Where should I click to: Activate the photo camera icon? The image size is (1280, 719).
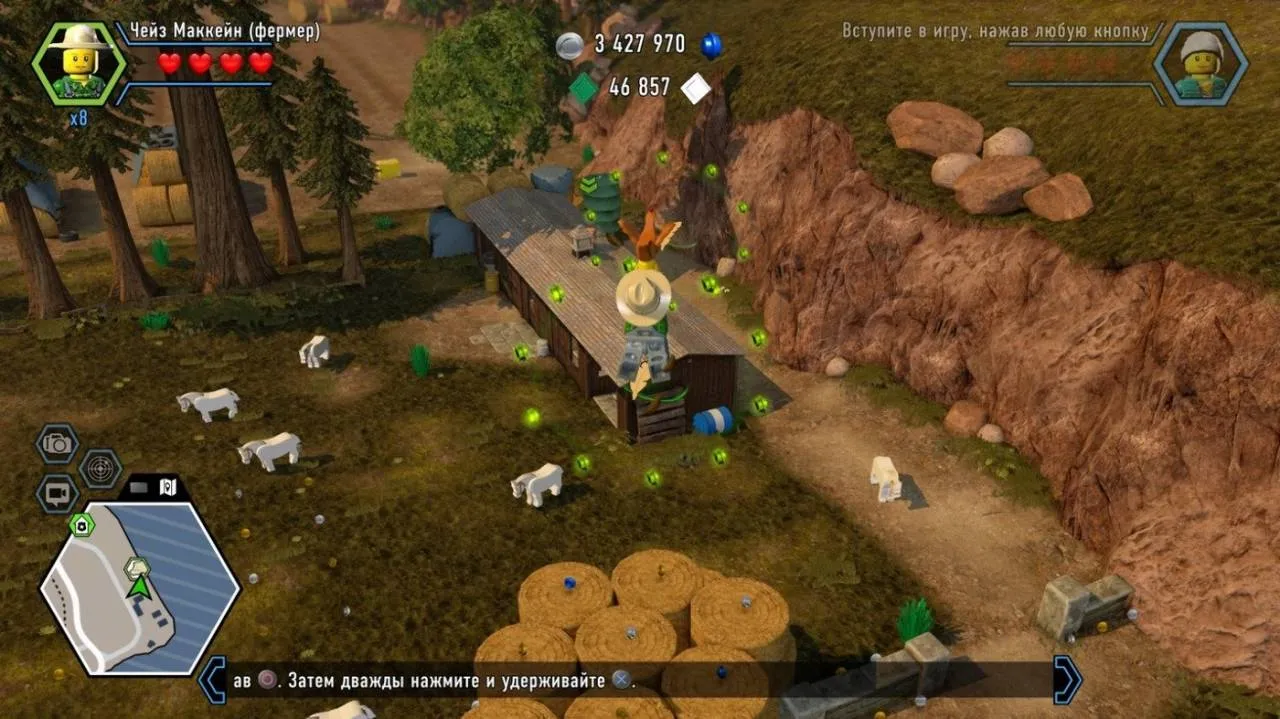[x=58, y=443]
